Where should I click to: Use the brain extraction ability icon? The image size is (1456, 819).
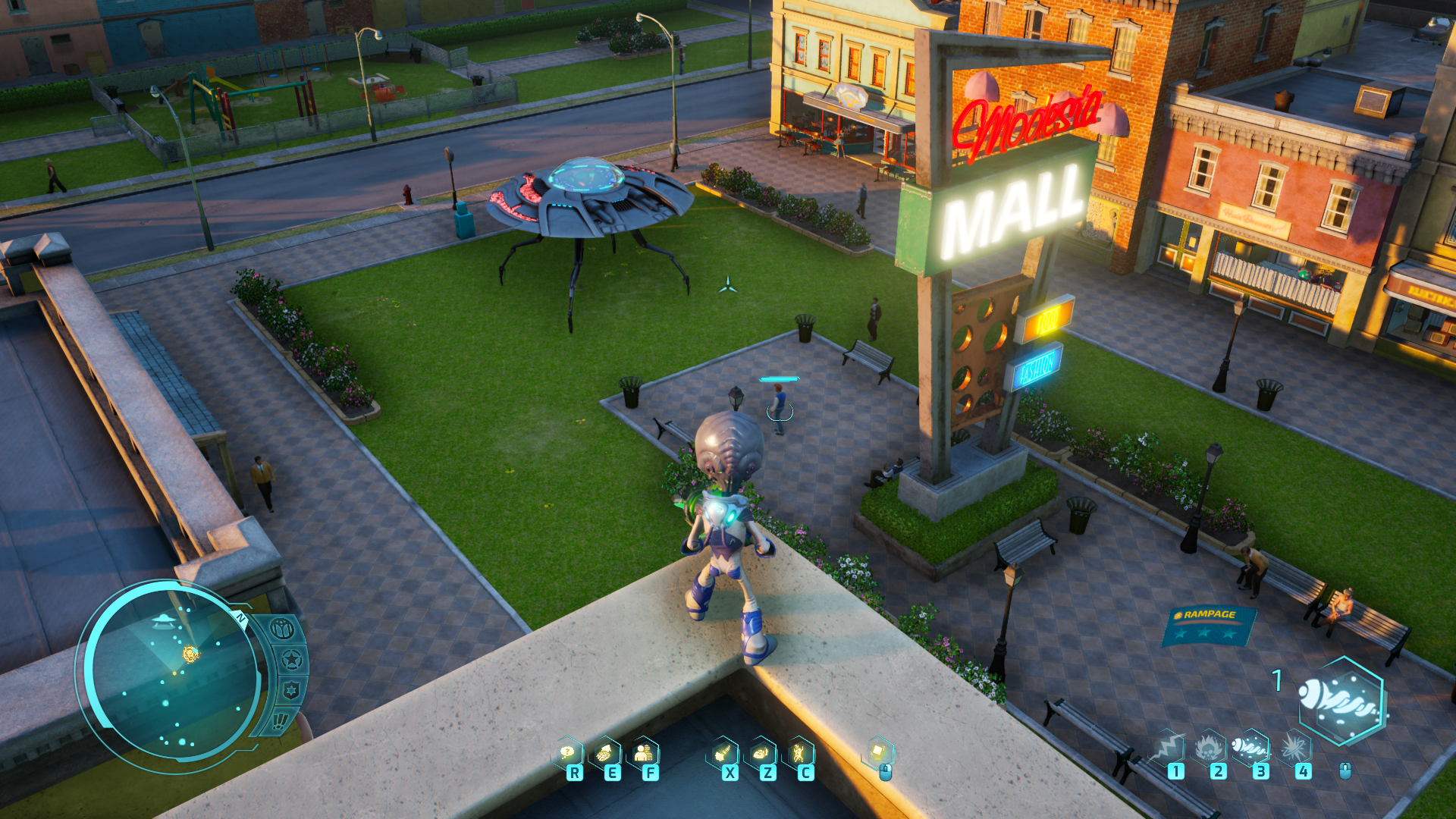click(x=606, y=753)
